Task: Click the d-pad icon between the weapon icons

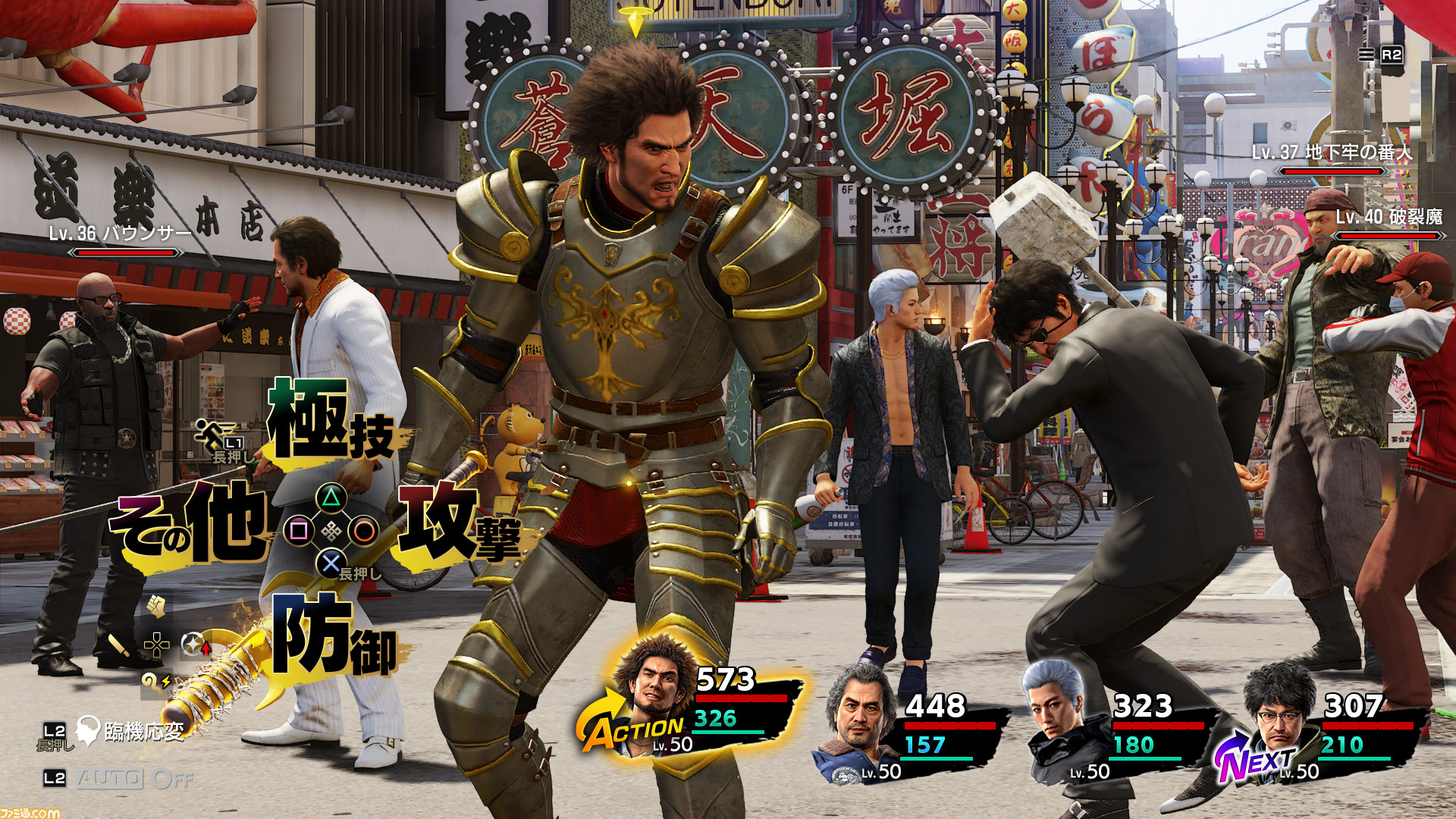Action: point(155,645)
